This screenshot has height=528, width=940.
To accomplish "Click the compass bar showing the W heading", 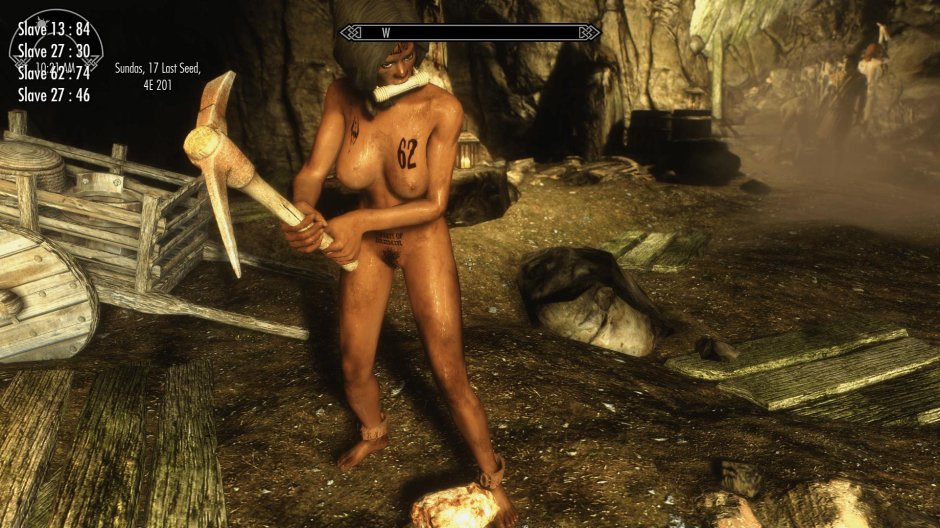I will 468,32.
